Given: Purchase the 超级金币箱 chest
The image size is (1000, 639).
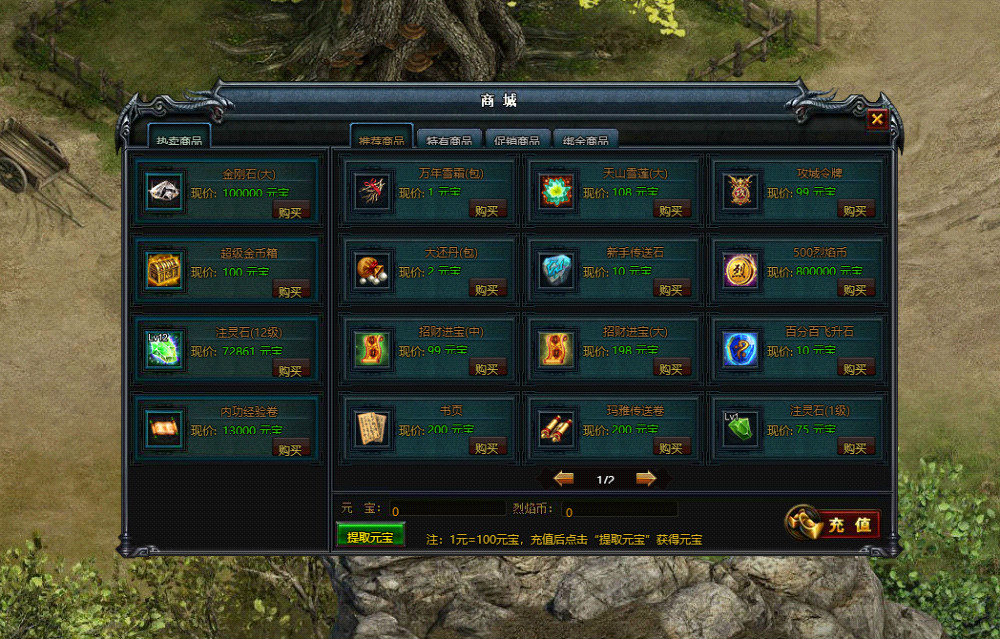Looking at the screenshot, I should coord(290,291).
